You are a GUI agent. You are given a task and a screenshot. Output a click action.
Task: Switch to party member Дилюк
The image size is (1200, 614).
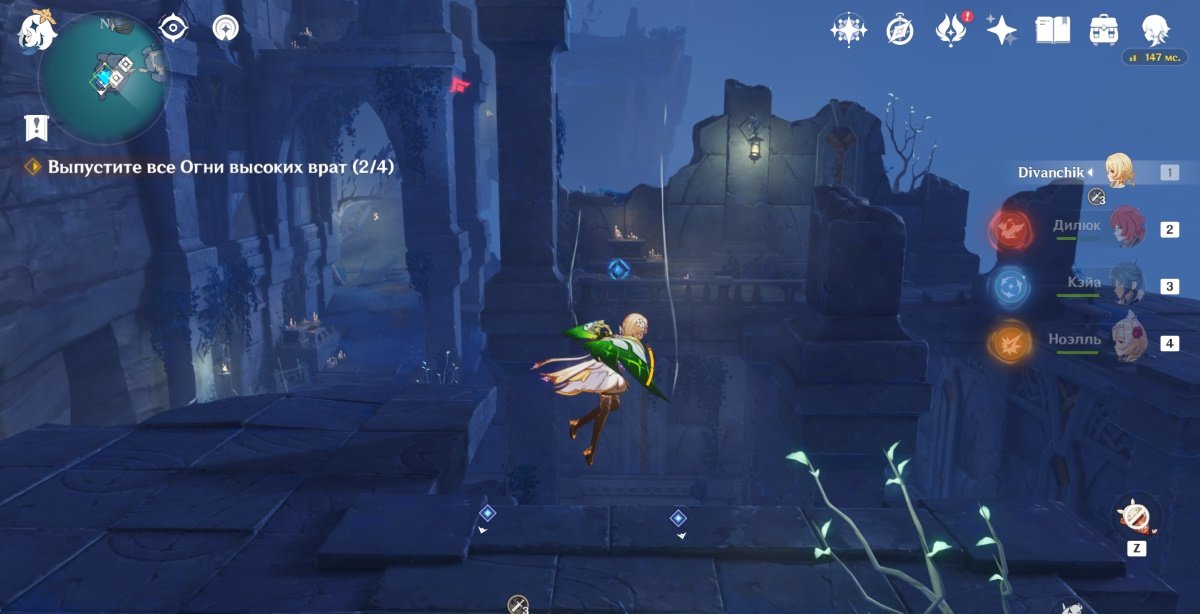1127,228
